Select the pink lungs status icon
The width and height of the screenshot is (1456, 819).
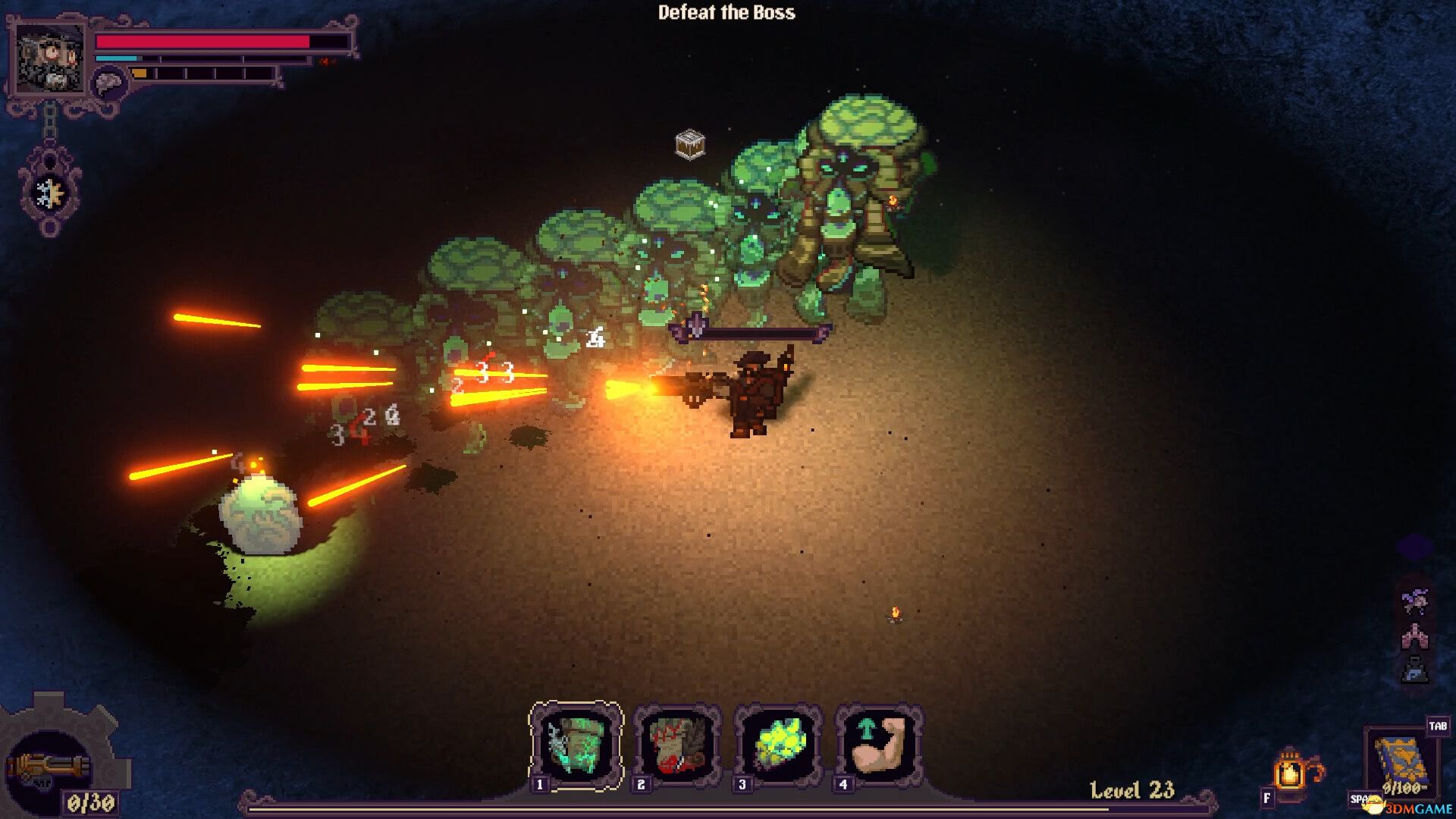click(1414, 637)
